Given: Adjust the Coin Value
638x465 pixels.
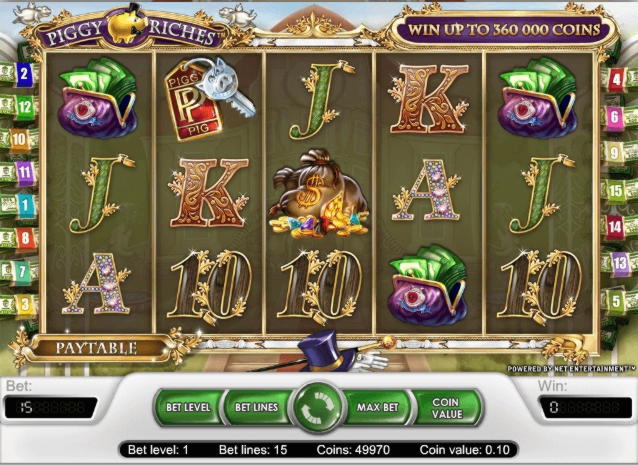Looking at the screenshot, I should click(445, 407).
